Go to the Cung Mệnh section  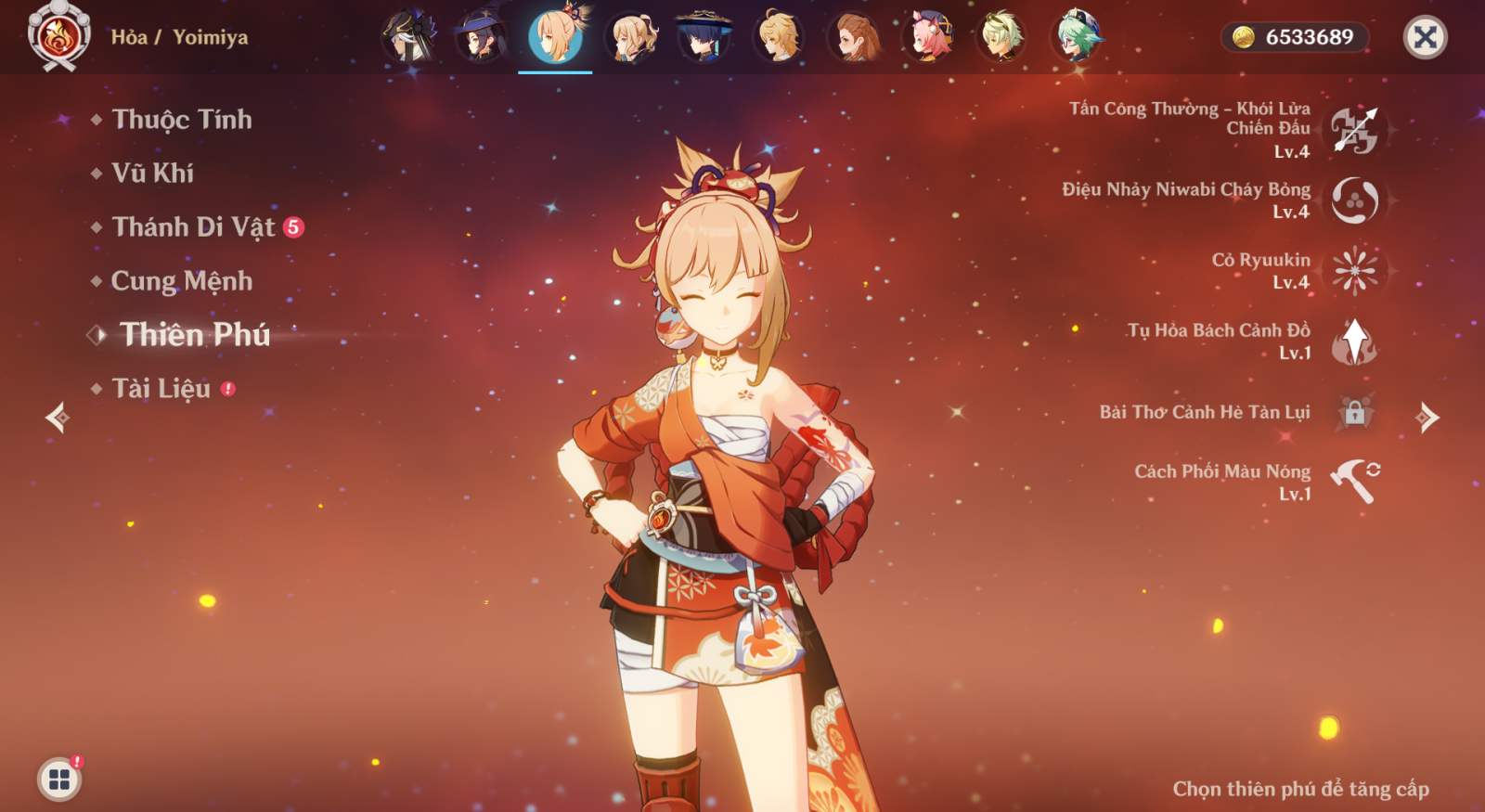pos(181,281)
